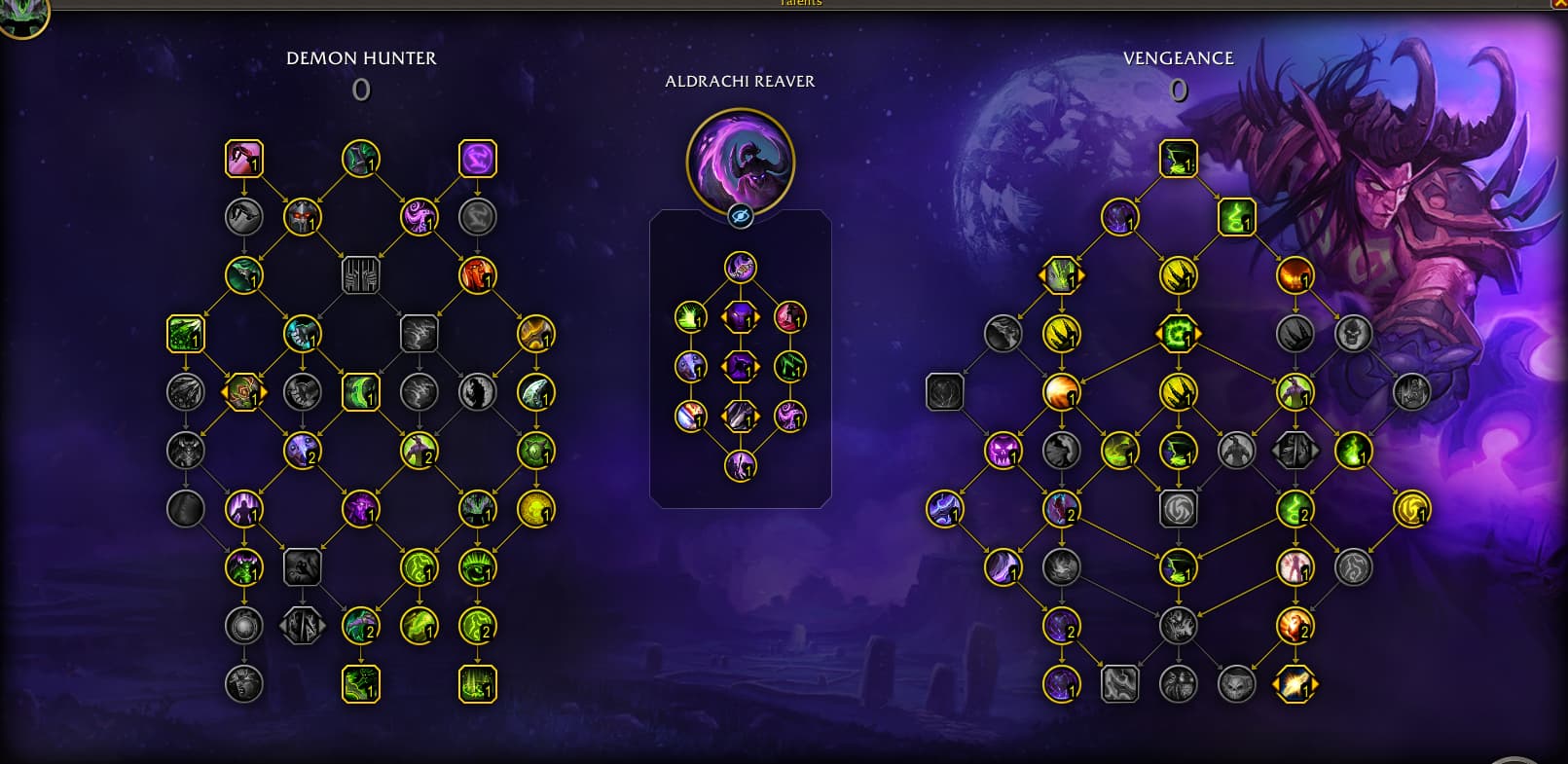Pick the purple skull talent node

(1003, 451)
